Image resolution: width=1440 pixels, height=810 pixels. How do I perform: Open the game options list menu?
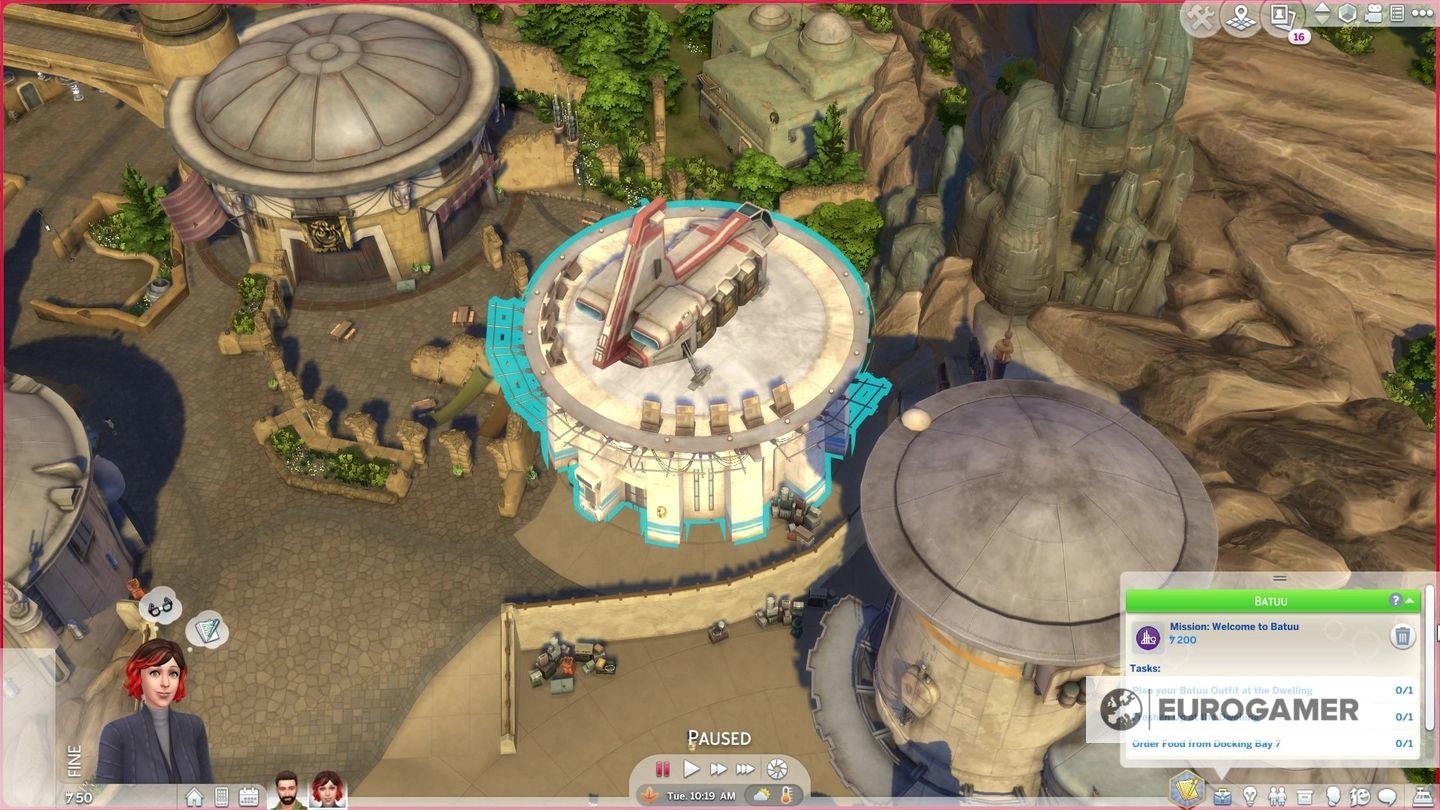(1397, 13)
